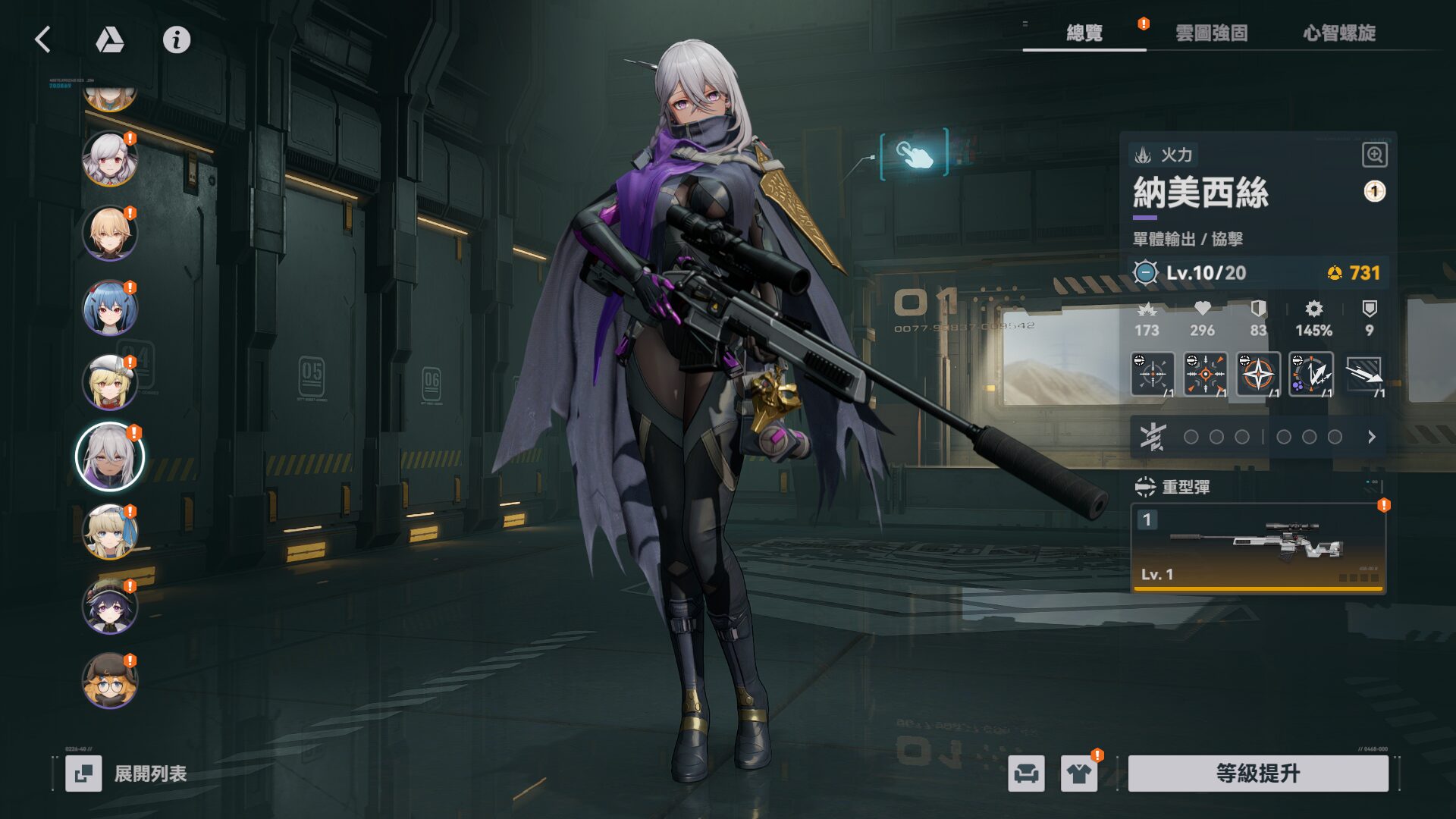Image resolution: width=1456 pixels, height=819 pixels.
Task: Choose the purple-haired character with green cap
Action: point(110,606)
